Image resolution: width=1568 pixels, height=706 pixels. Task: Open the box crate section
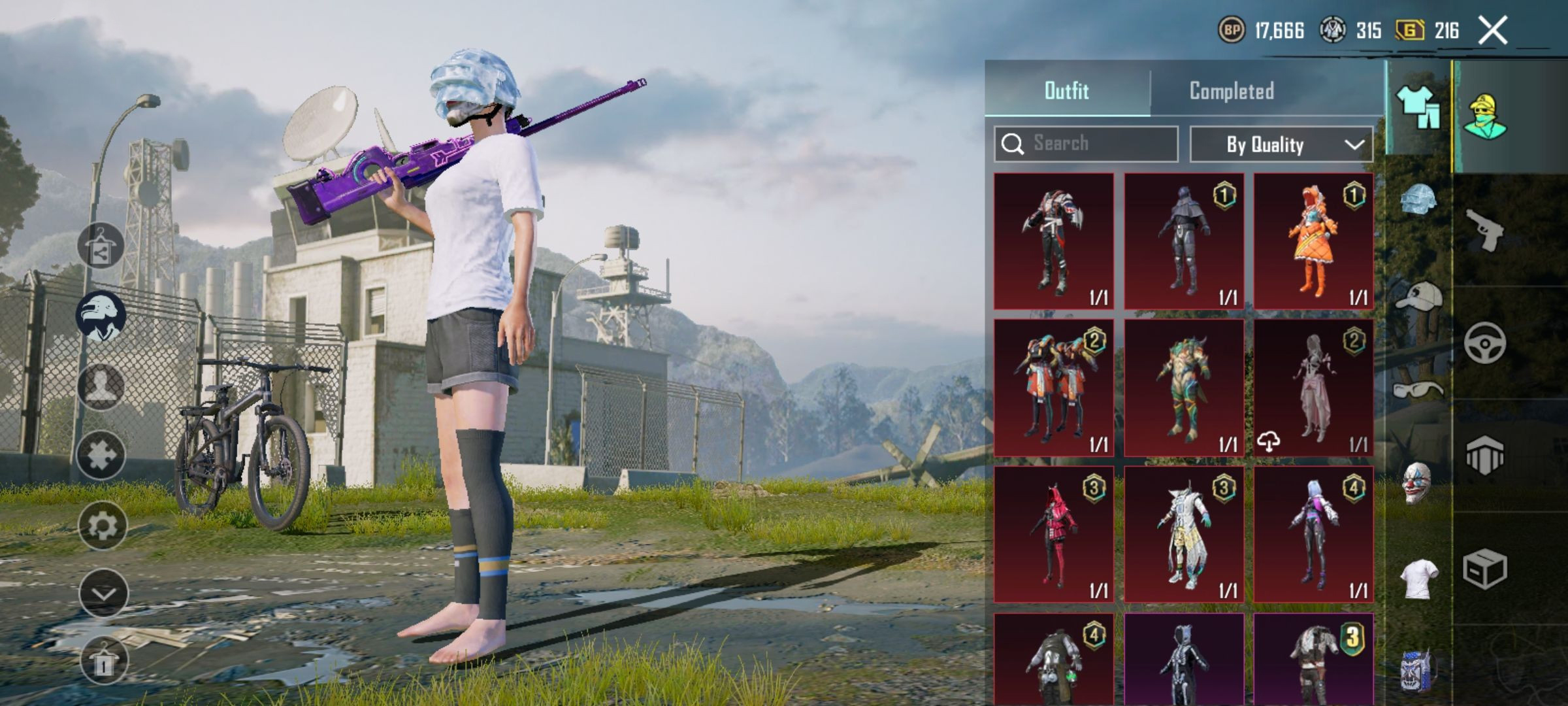(x=1484, y=569)
